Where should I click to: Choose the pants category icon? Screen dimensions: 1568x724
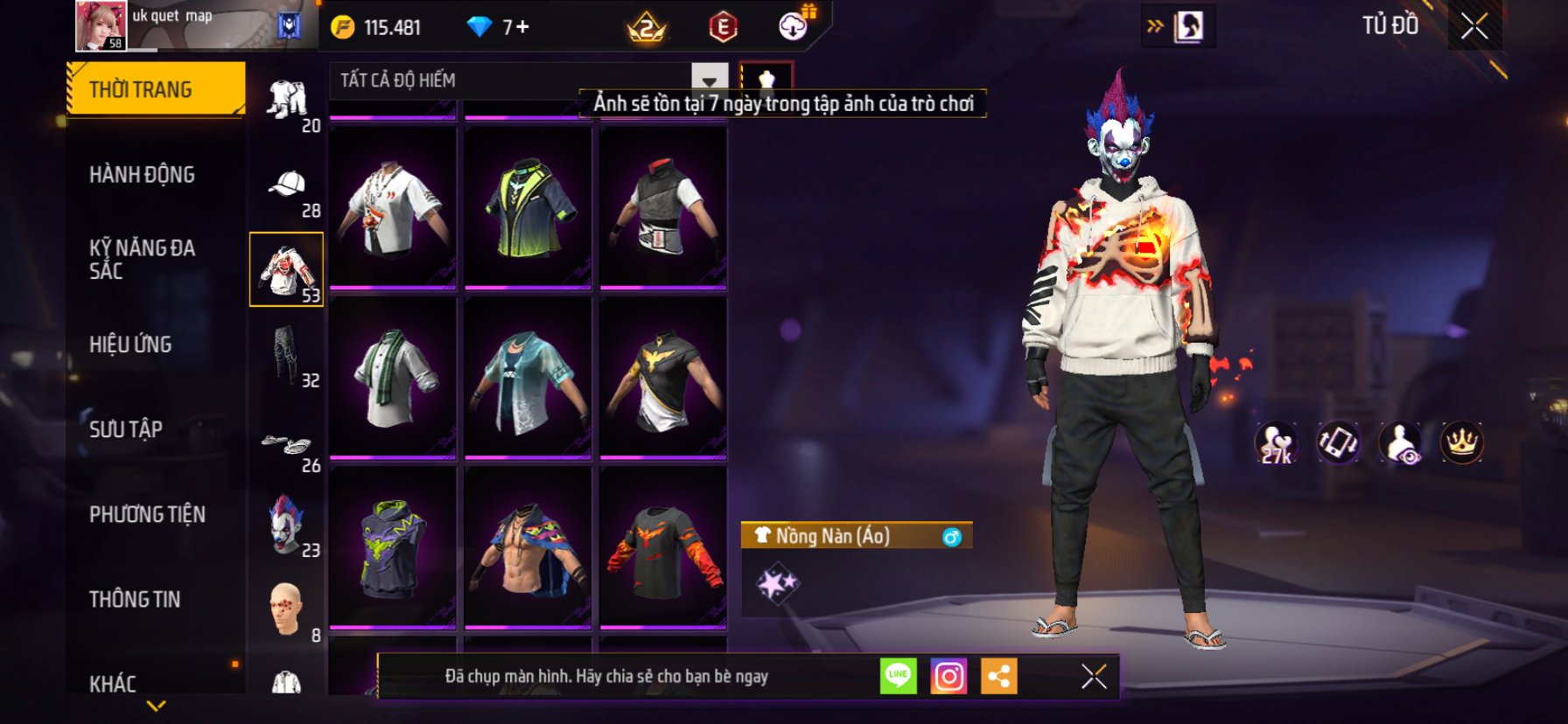tap(285, 354)
